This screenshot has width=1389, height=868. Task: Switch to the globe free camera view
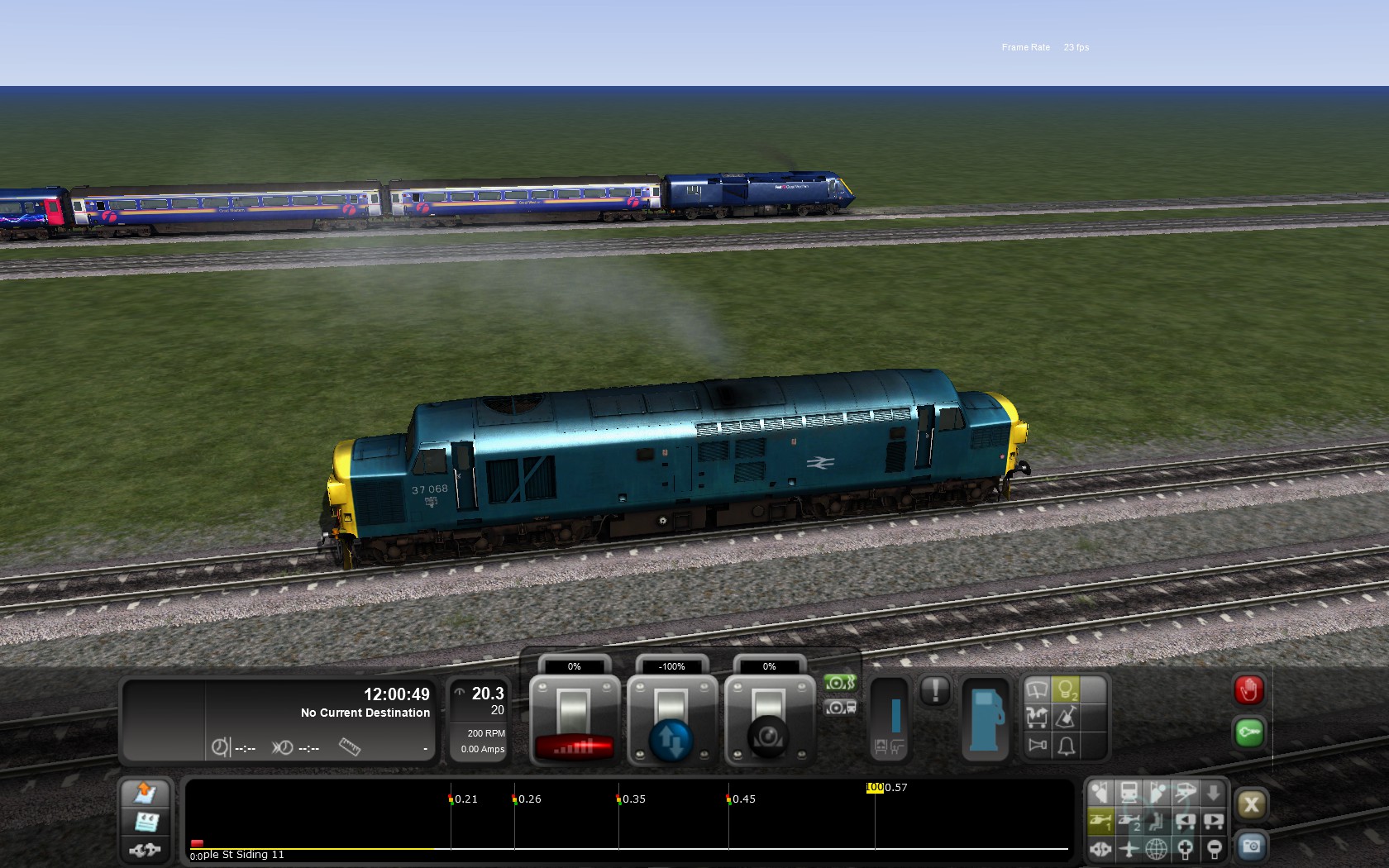coord(1157,849)
